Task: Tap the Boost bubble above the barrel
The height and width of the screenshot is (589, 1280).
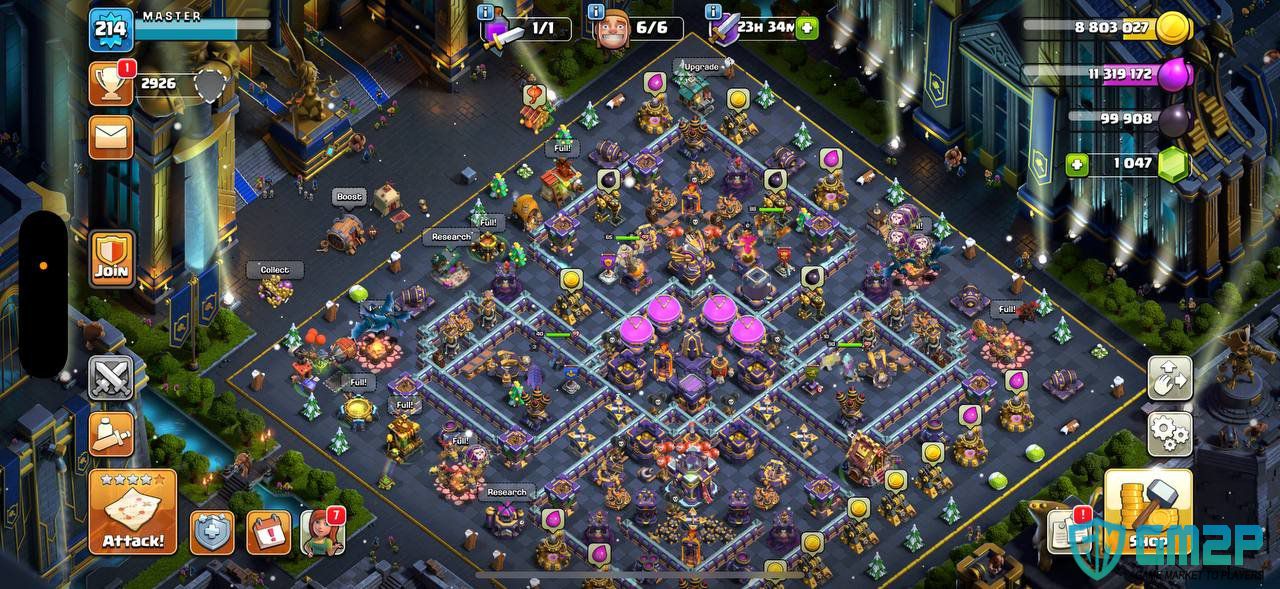Action: (x=349, y=197)
